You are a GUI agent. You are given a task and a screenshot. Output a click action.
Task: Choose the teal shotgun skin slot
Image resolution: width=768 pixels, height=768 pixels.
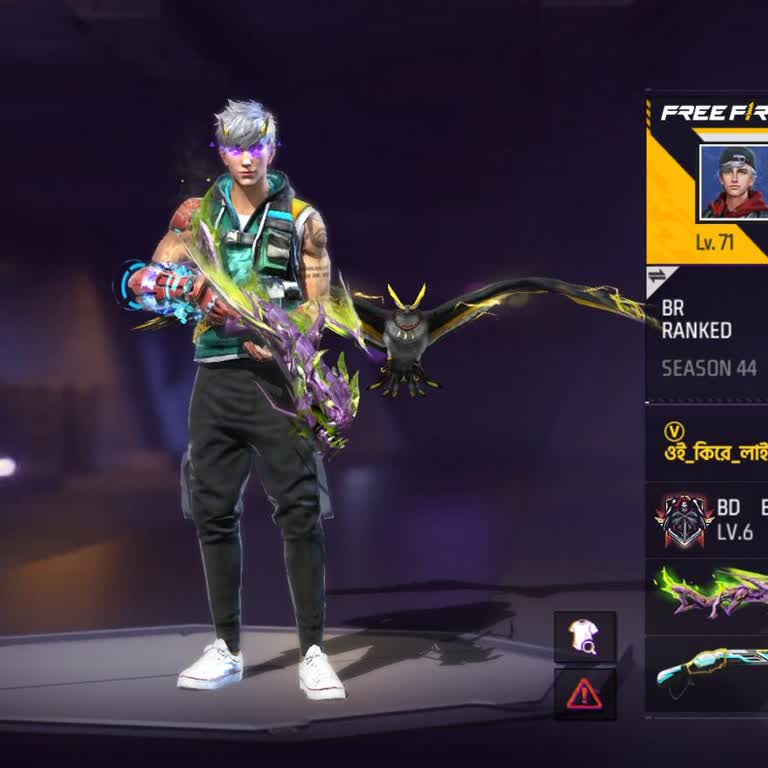pyautogui.click(x=710, y=672)
